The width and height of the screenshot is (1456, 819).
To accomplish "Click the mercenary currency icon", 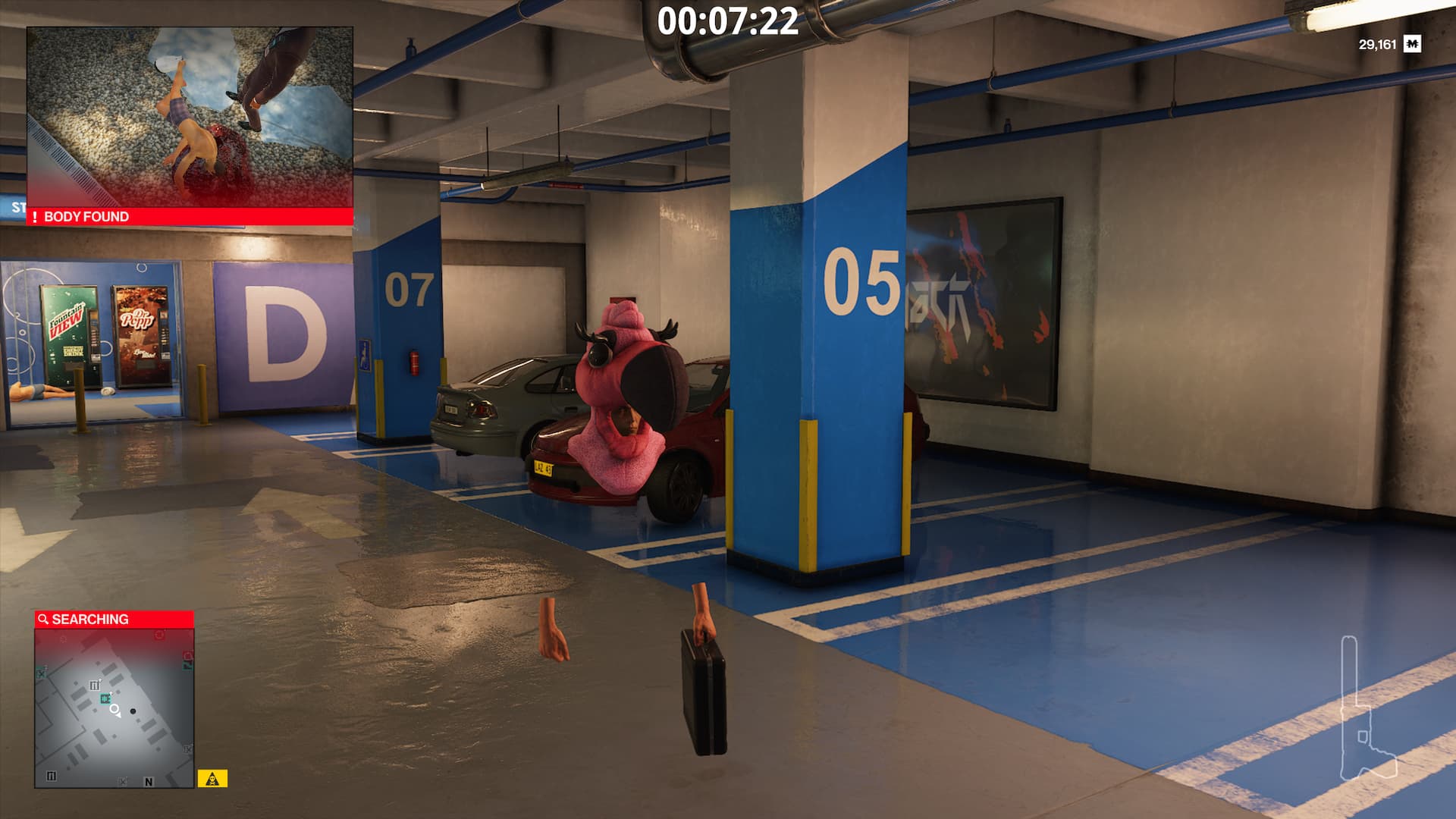I will (1412, 45).
